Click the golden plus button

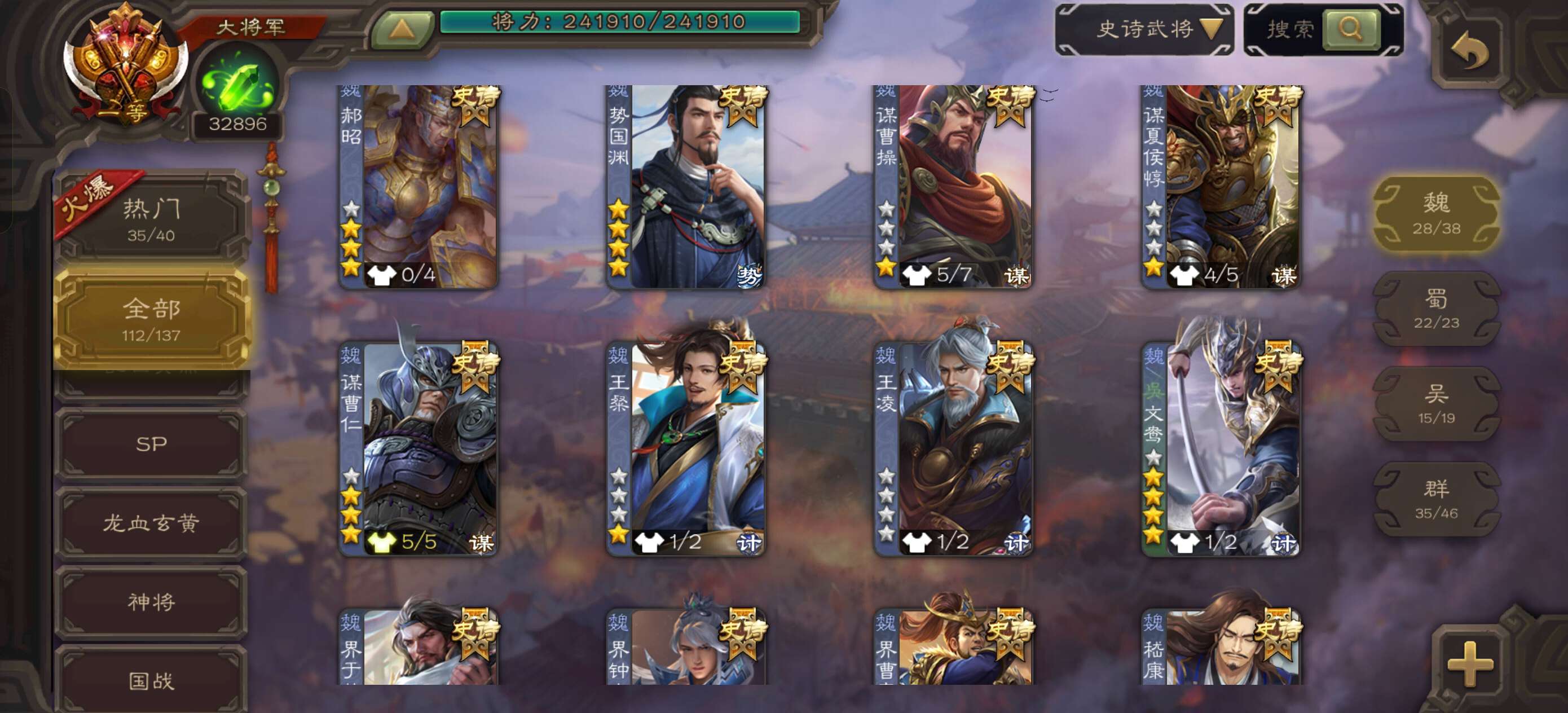point(1470,664)
